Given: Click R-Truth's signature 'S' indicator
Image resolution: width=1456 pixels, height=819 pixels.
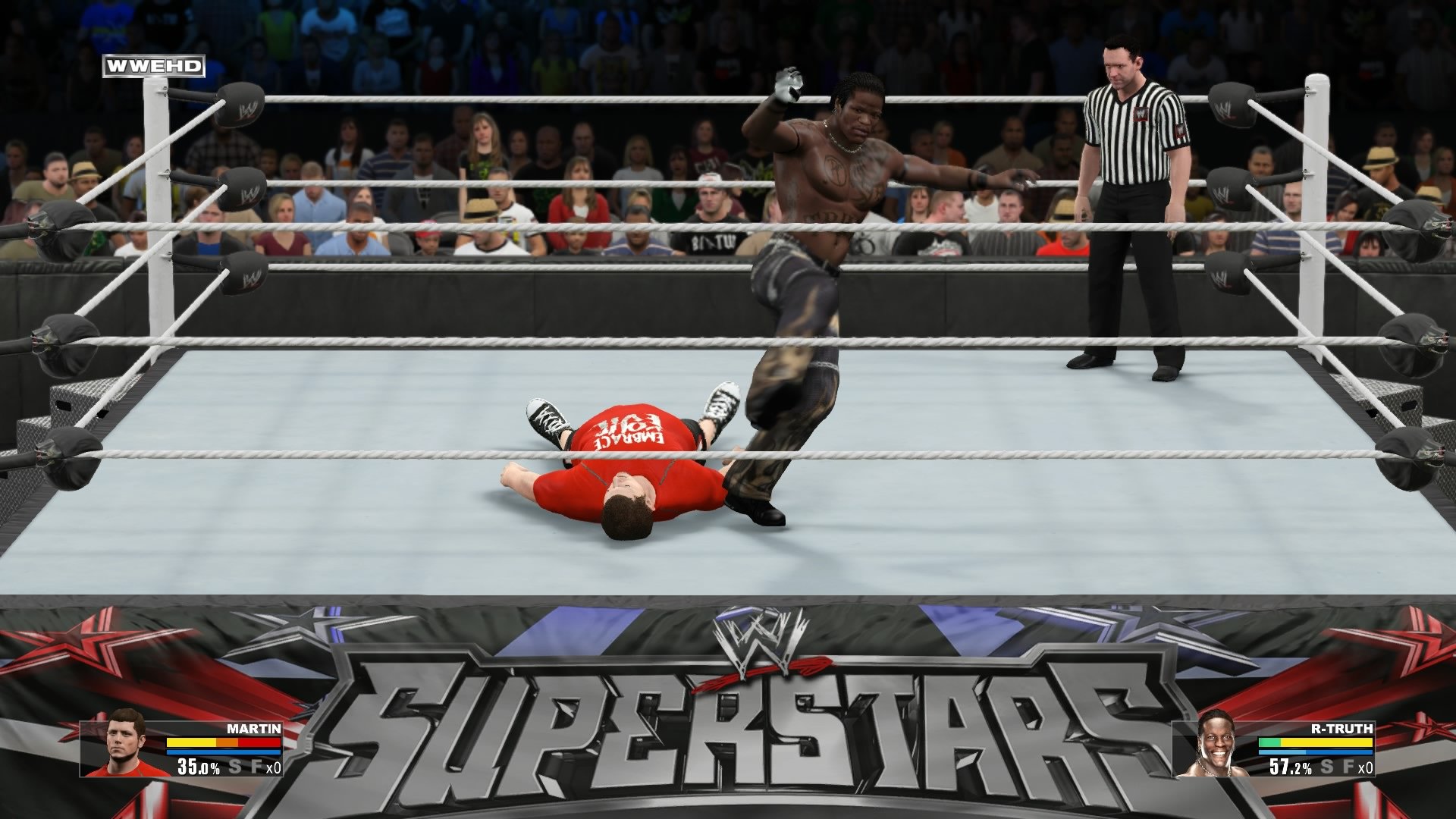Looking at the screenshot, I should click(x=1326, y=767).
